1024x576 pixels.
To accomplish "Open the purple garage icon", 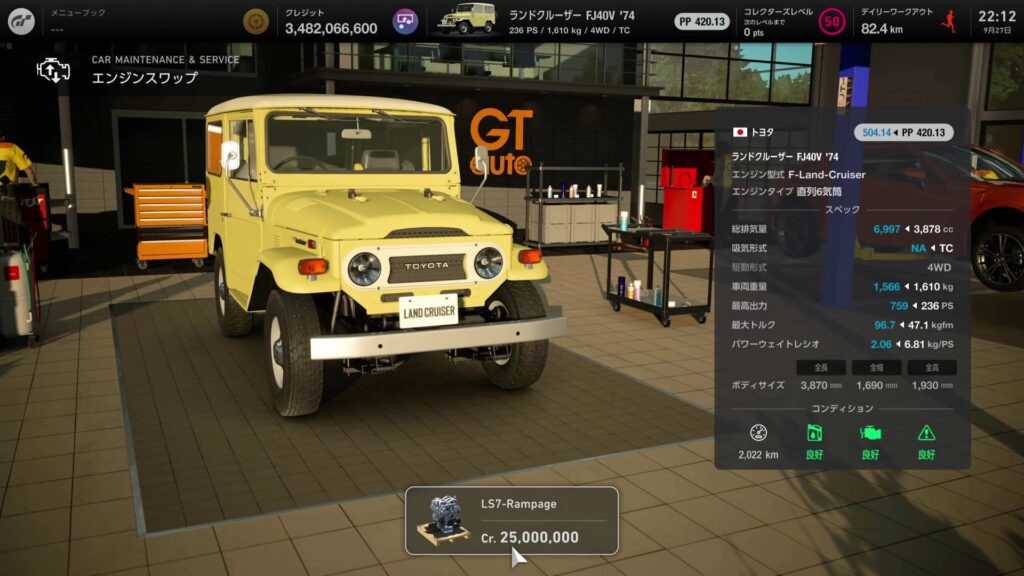I will coord(405,21).
